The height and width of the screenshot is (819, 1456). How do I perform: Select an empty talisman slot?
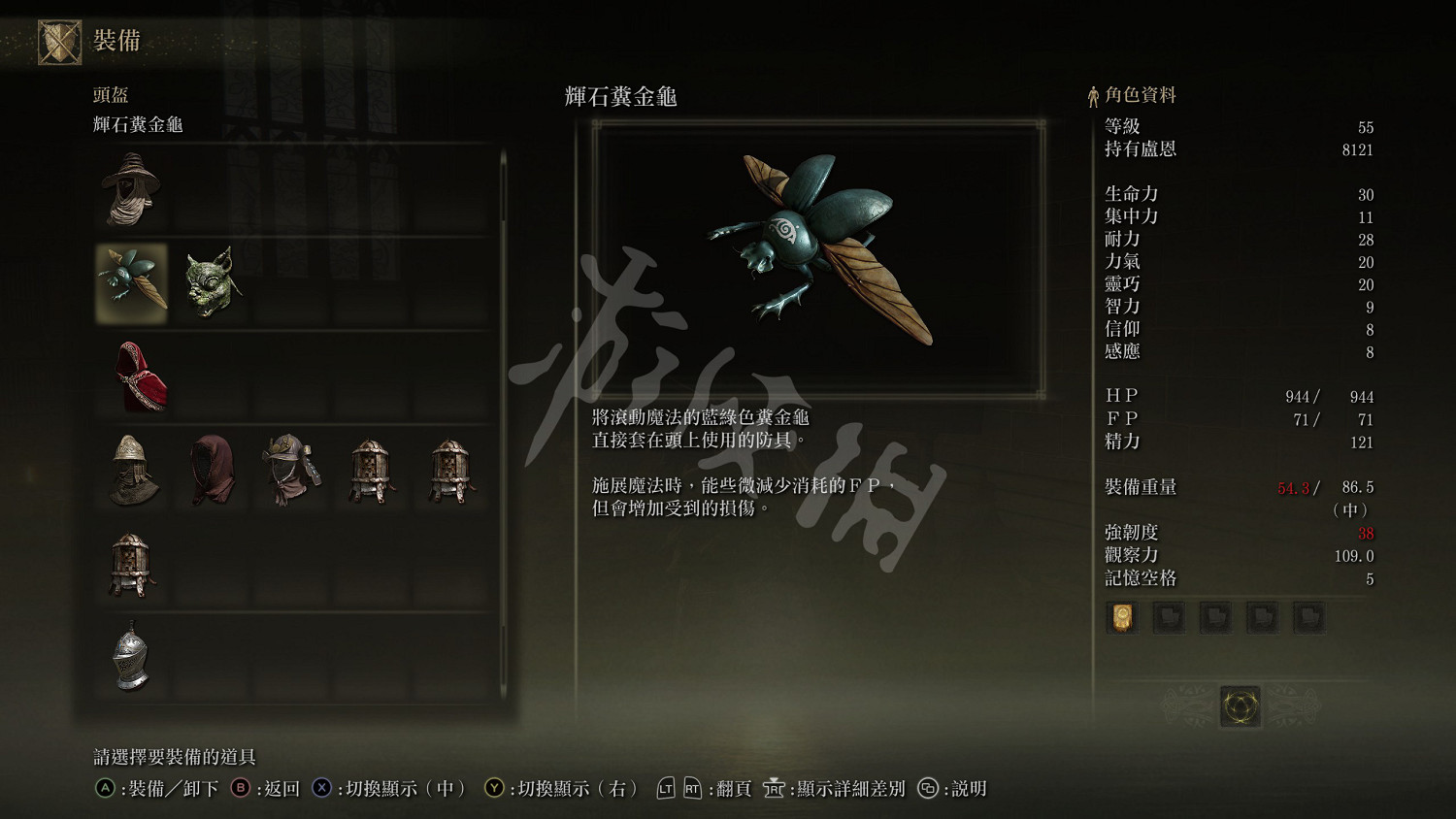coord(1169,617)
